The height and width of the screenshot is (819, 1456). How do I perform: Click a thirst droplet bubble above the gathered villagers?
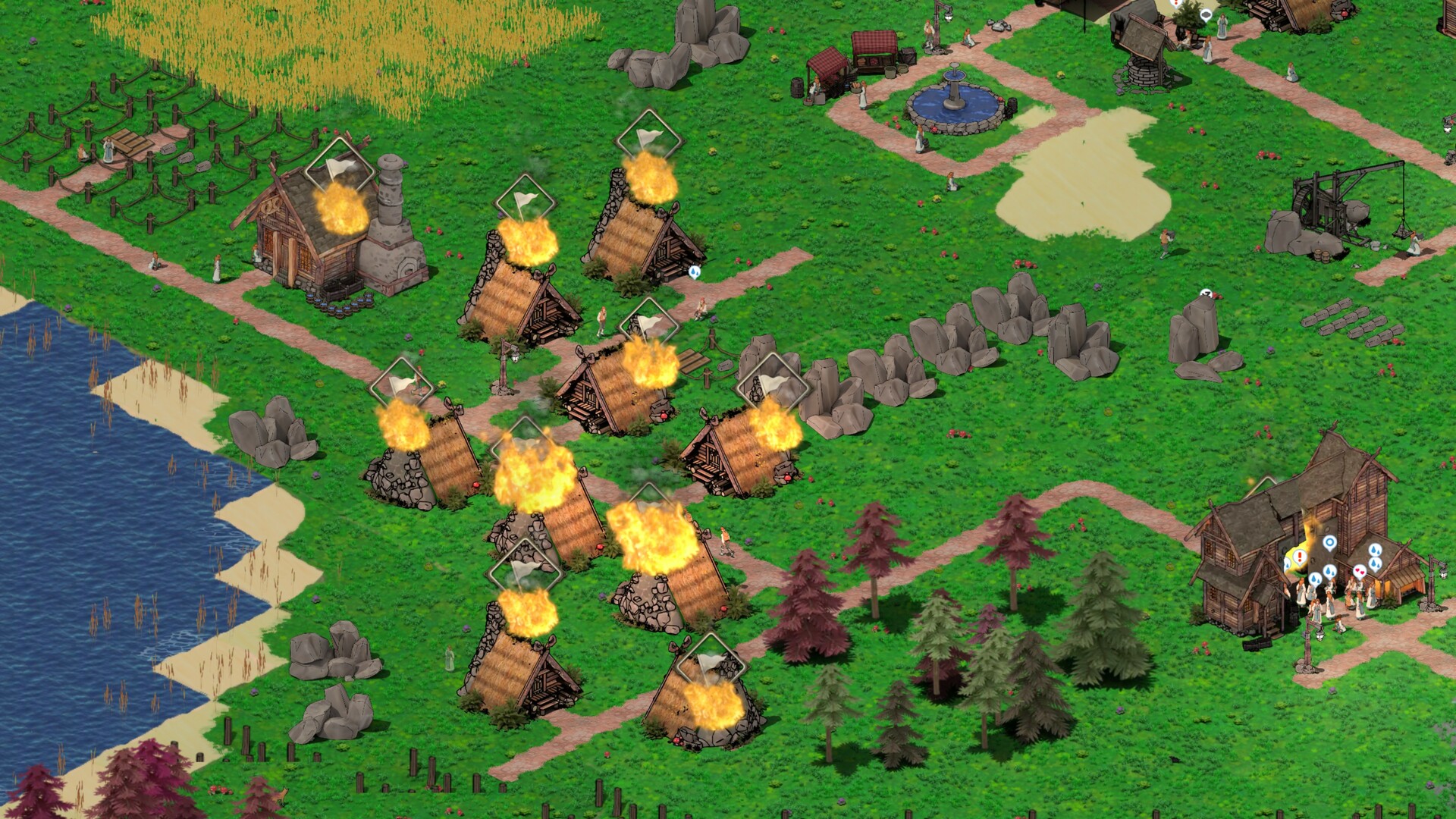click(x=1315, y=579)
